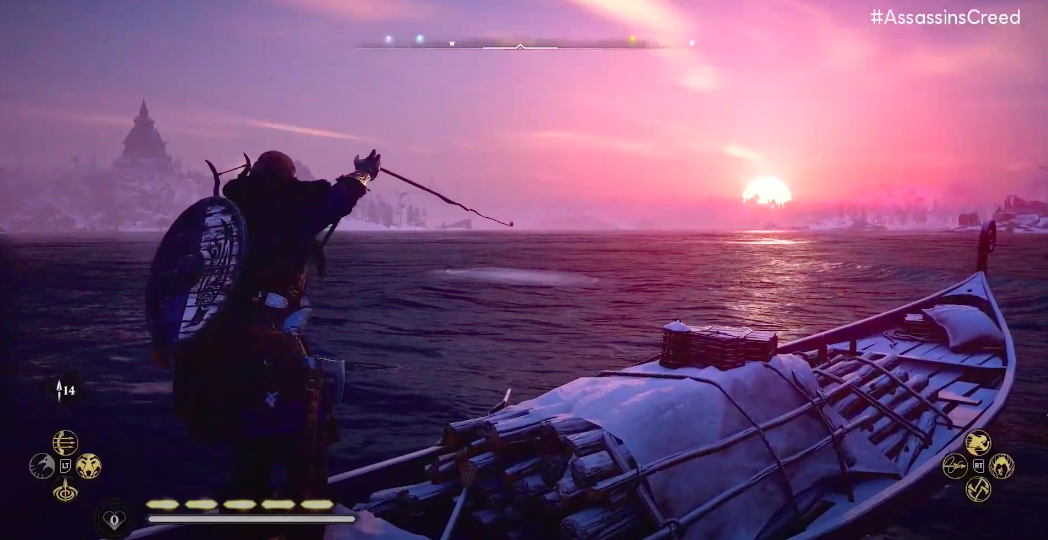Select the blue marker on the compass
Viewport: 1048px width, 540px height.
click(420, 40)
